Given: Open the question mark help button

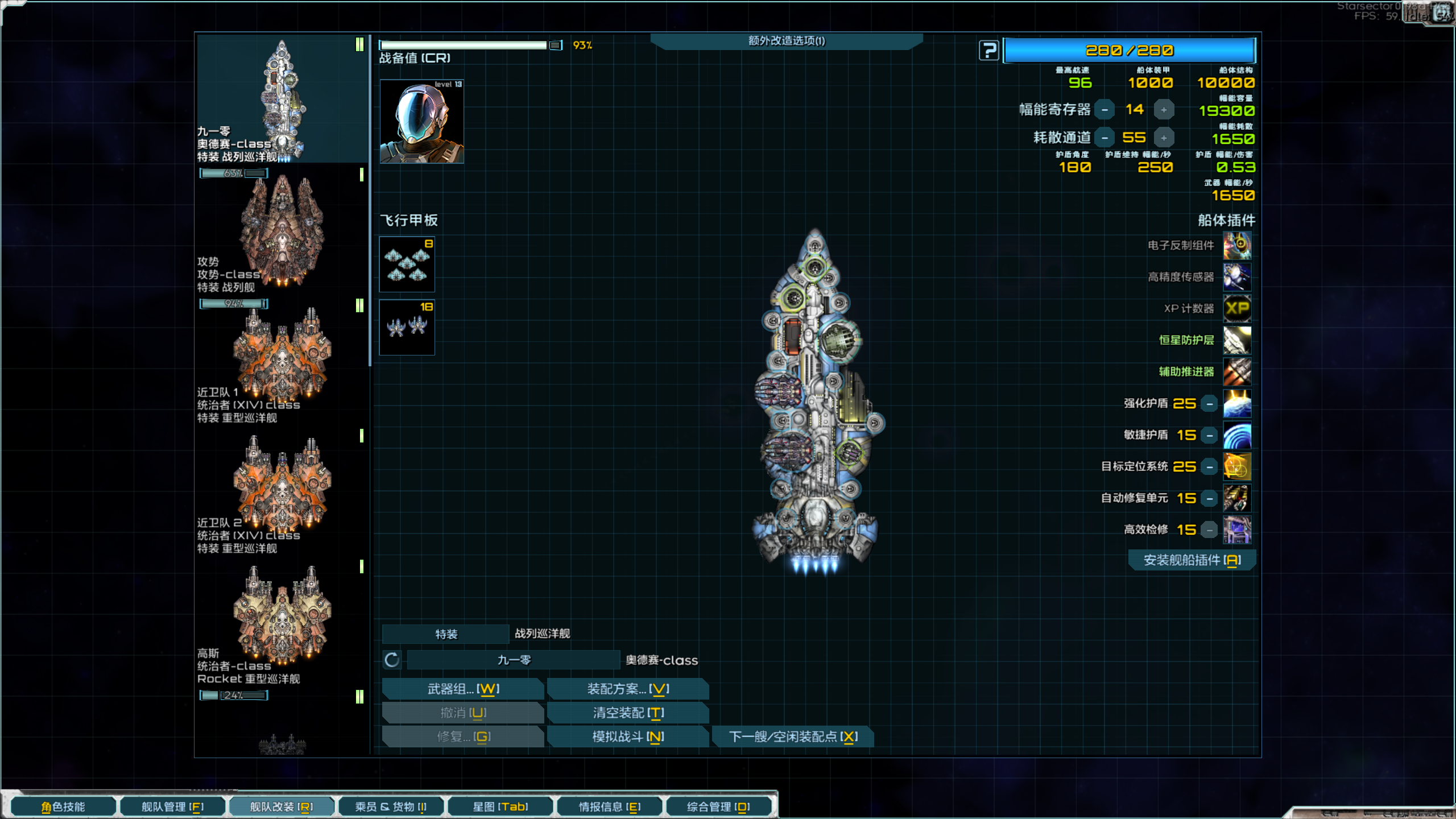Looking at the screenshot, I should click(988, 51).
